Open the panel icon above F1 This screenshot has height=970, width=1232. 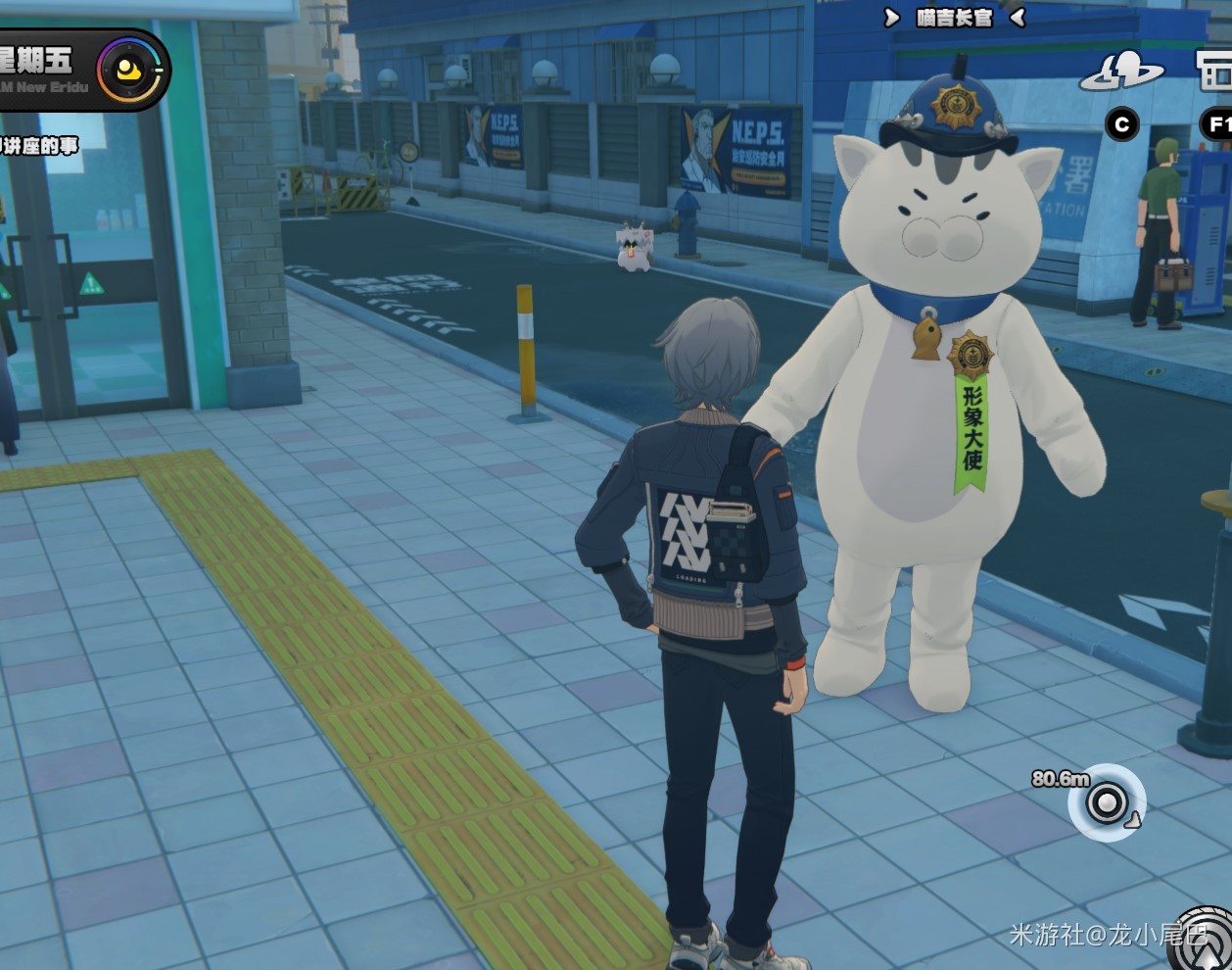tap(1216, 71)
